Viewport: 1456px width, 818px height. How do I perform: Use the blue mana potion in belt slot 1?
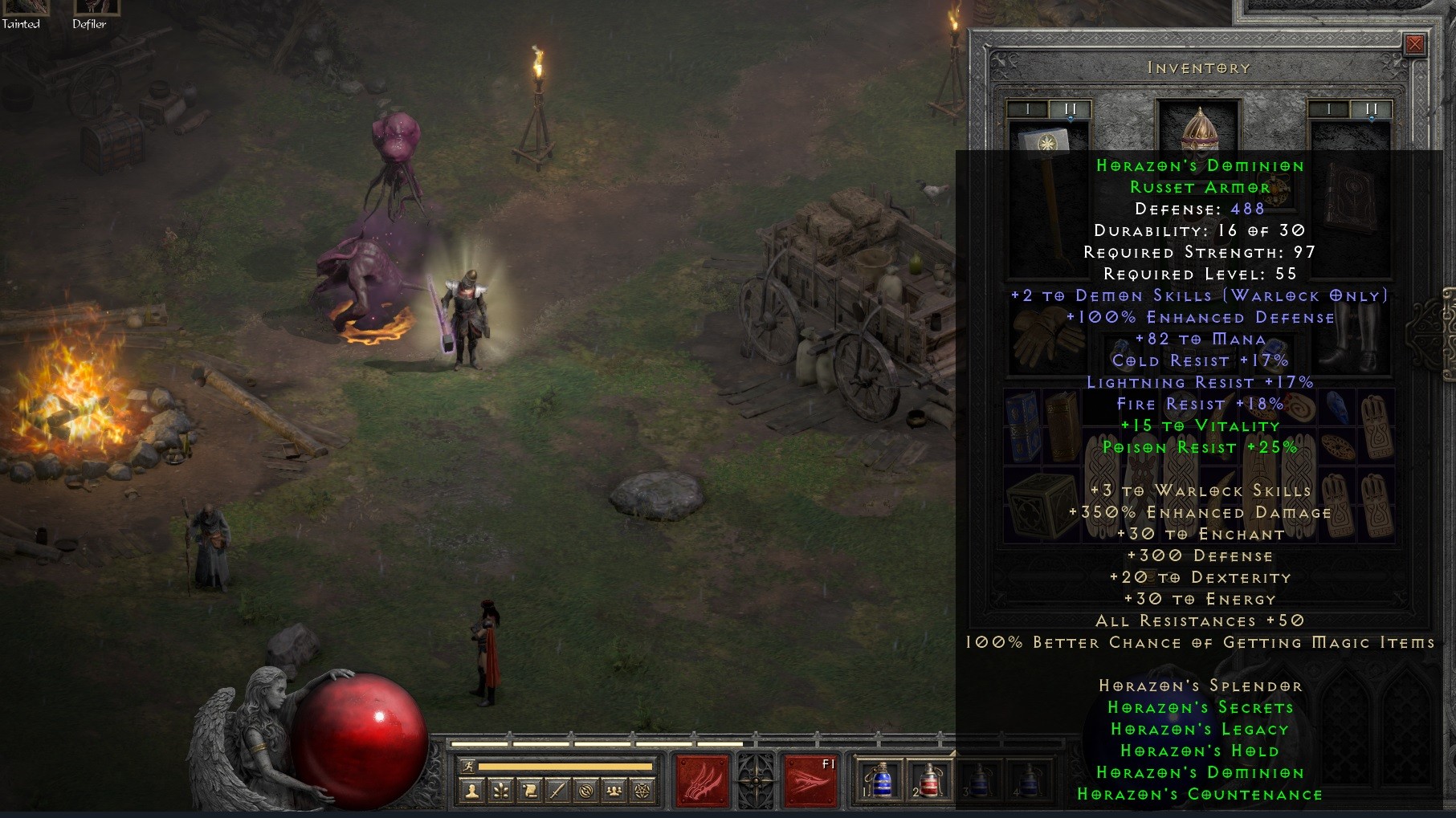pyautogui.click(x=880, y=779)
